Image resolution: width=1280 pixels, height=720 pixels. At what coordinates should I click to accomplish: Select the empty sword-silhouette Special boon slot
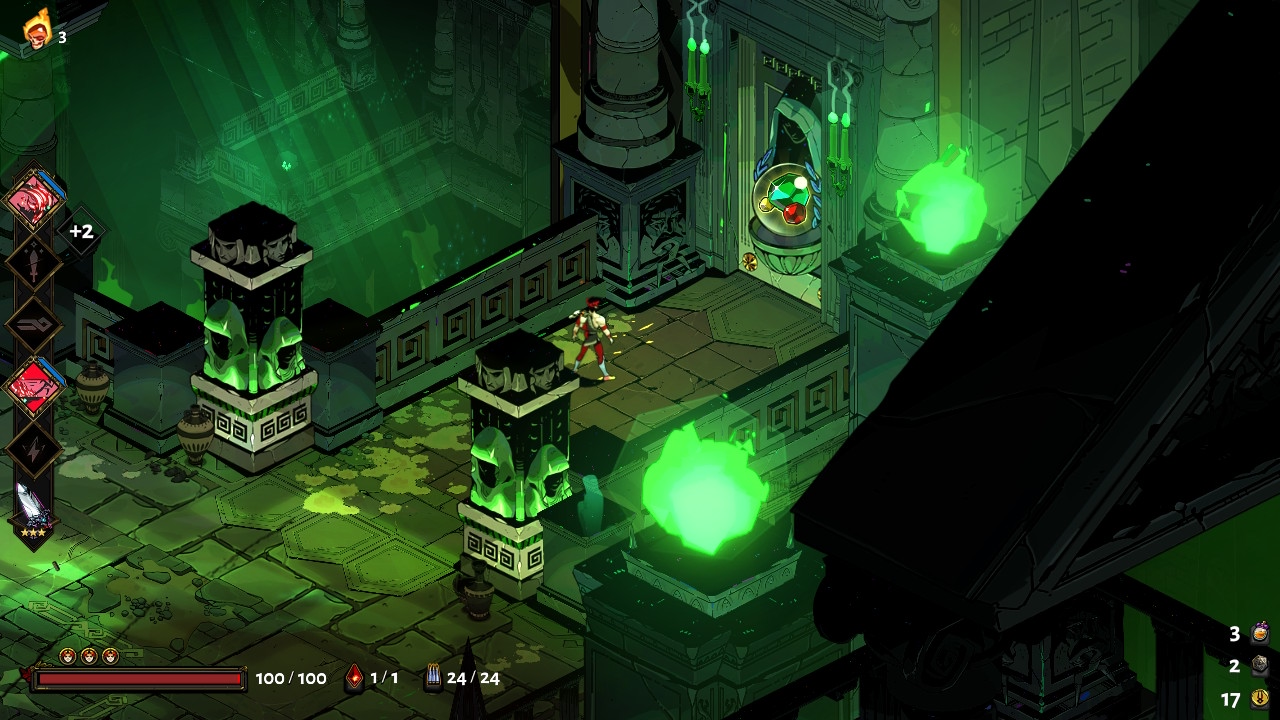34,263
